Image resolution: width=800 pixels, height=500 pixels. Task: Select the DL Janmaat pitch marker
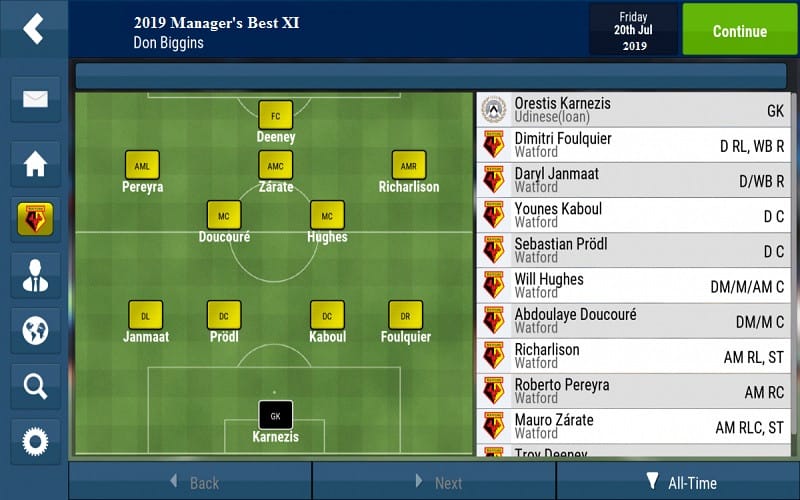tap(145, 316)
